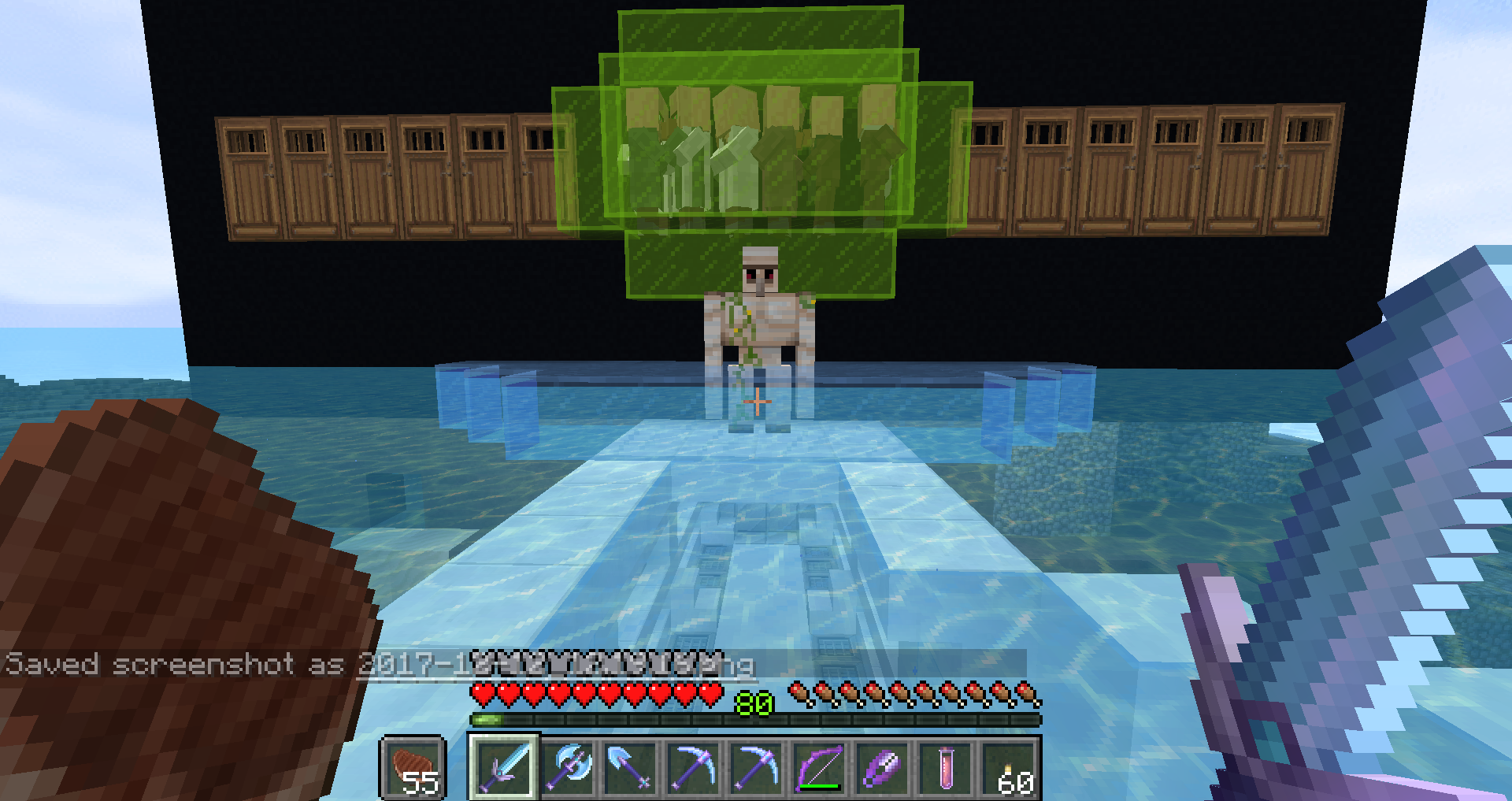Click the bow's green durability bar

pos(819,785)
